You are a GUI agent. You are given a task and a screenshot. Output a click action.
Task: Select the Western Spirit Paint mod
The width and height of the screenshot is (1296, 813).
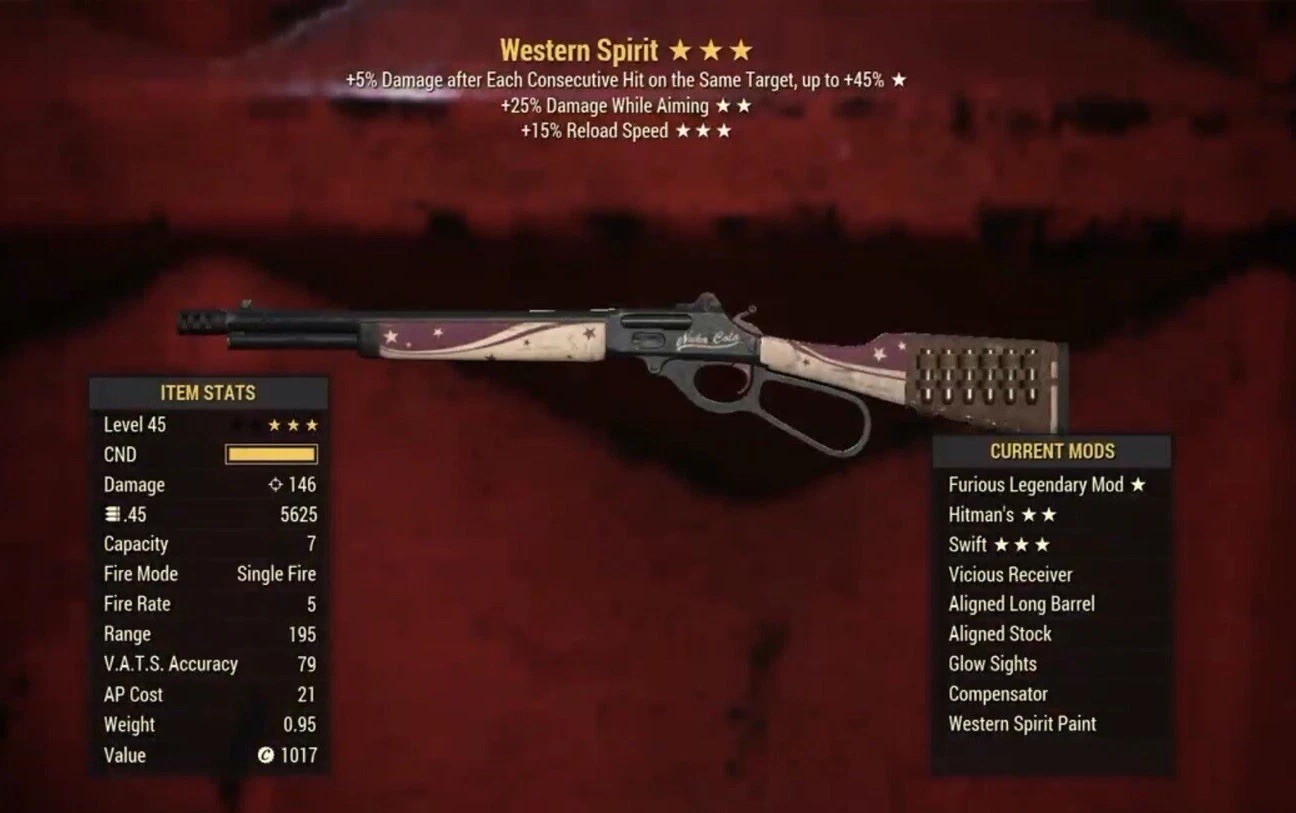point(1022,724)
